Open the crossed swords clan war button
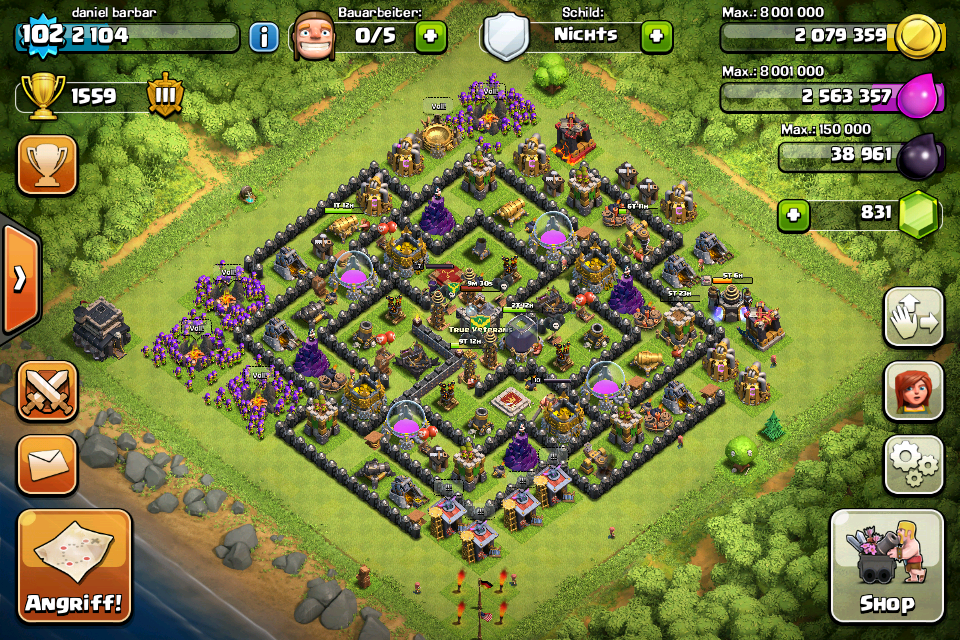 tap(47, 391)
